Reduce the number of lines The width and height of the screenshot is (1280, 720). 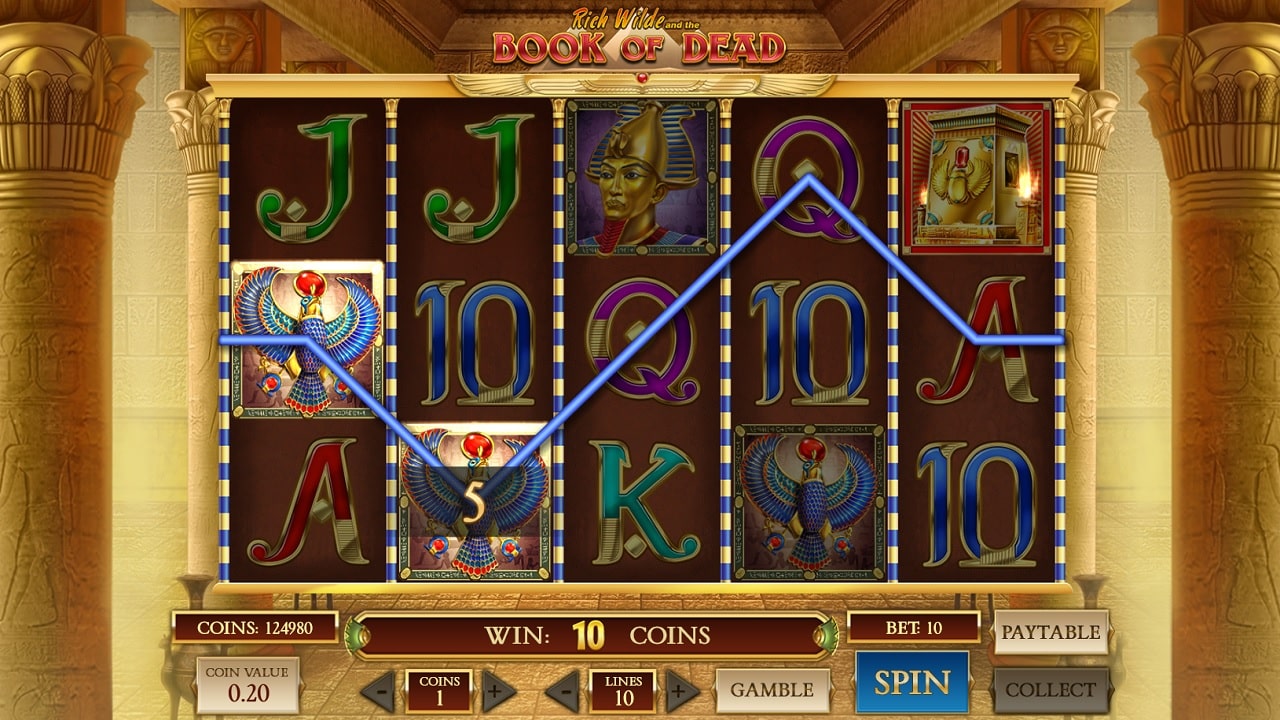pos(561,691)
